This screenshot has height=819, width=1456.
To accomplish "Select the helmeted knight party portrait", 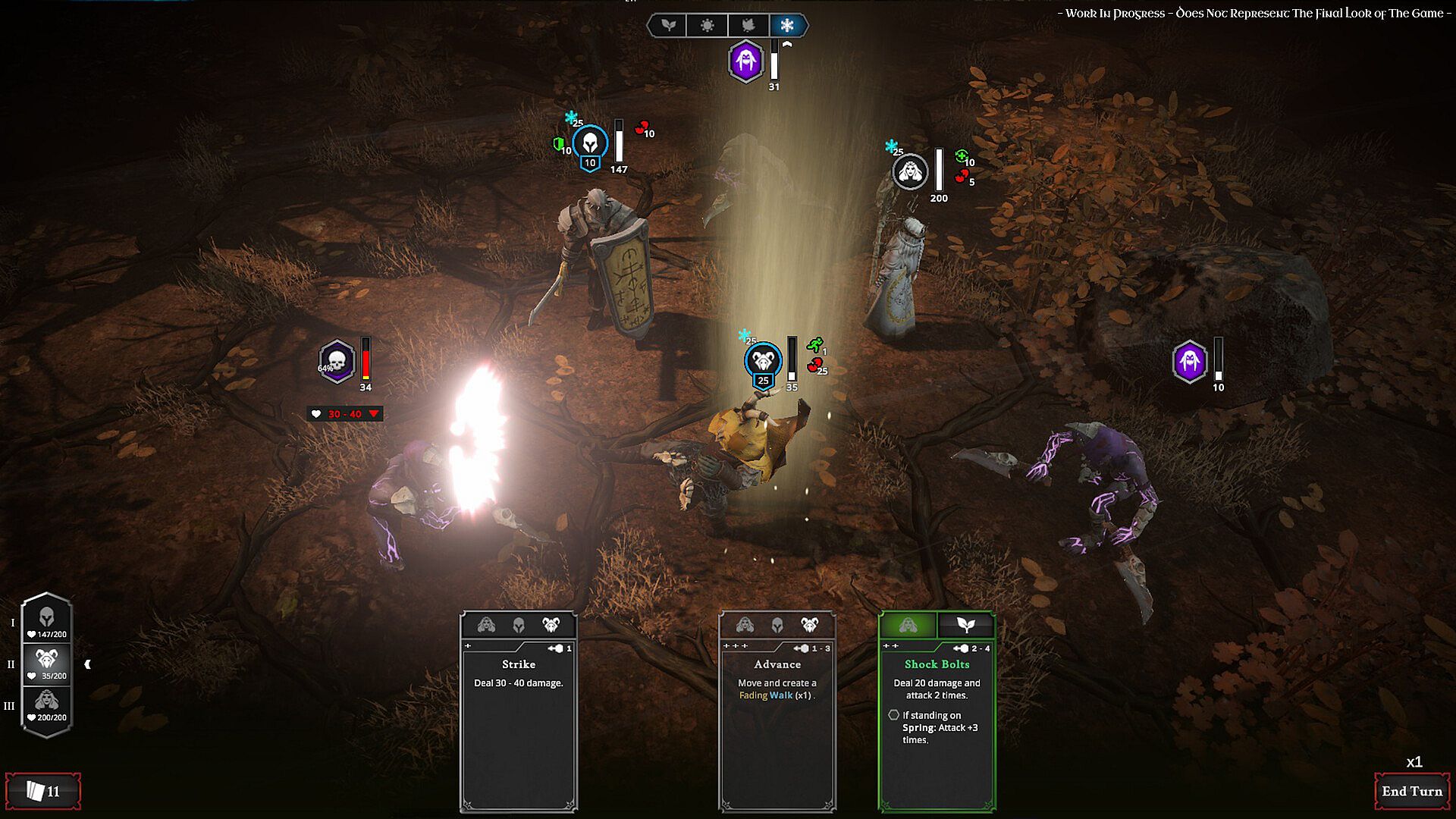I will click(47, 621).
